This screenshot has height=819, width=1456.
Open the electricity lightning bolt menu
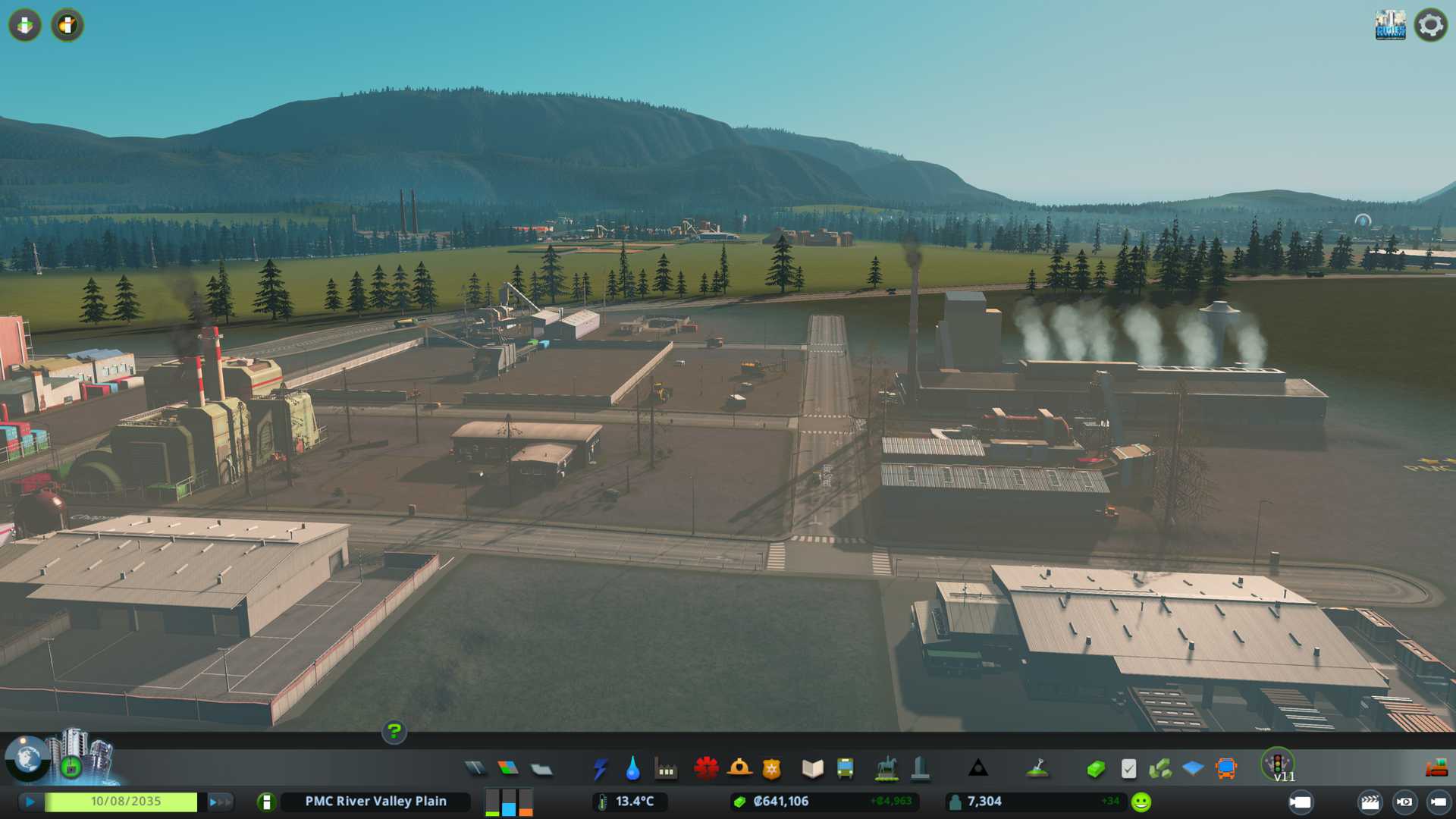click(600, 769)
